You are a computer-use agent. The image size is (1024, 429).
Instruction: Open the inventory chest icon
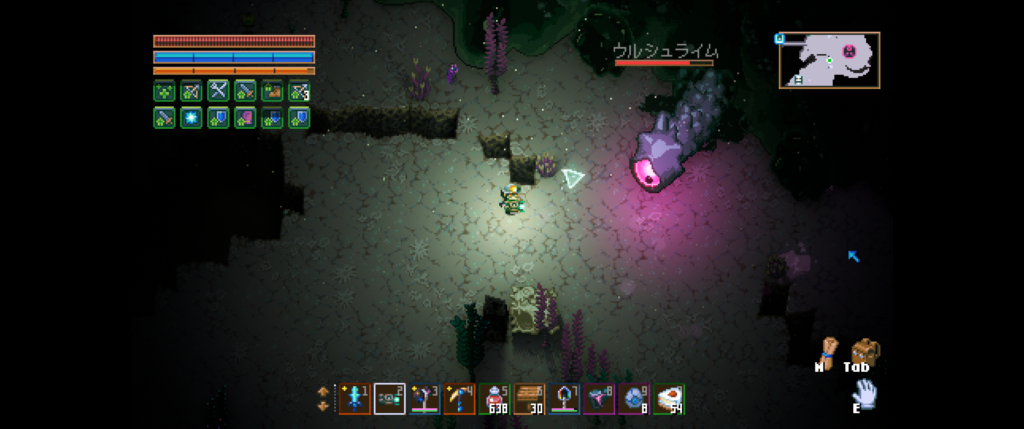[860, 351]
